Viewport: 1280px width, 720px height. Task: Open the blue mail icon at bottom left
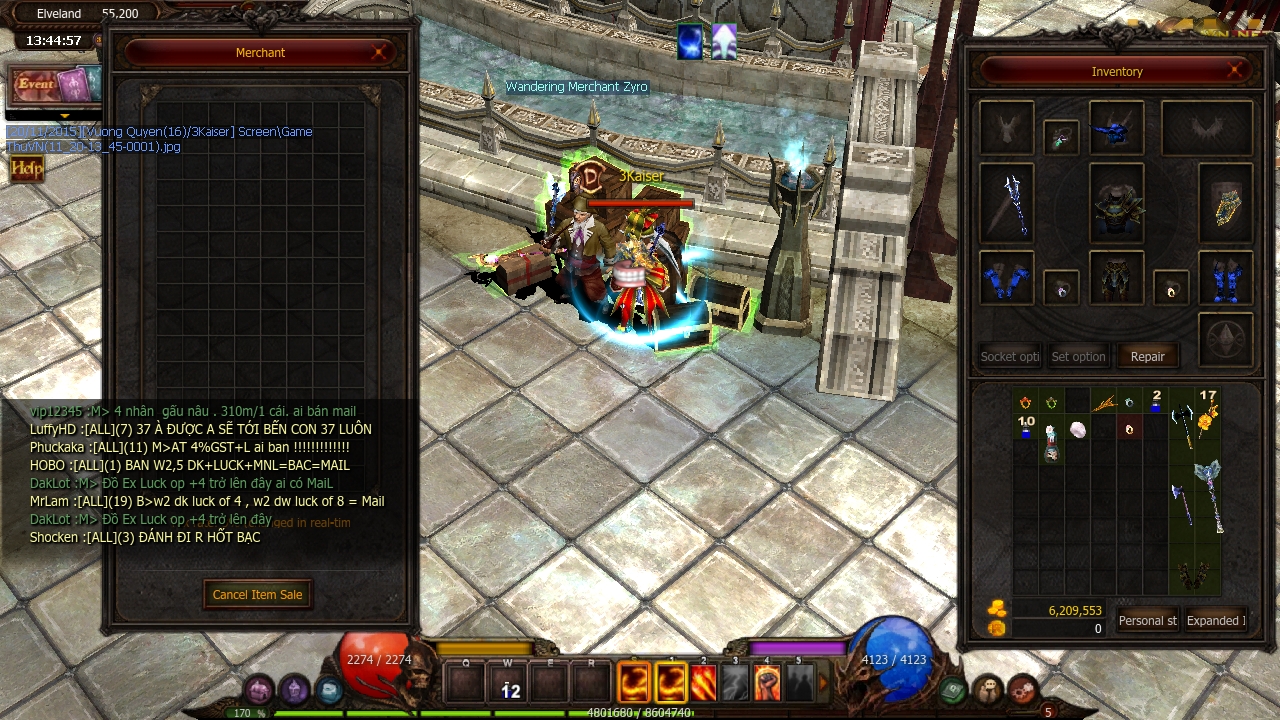point(328,690)
